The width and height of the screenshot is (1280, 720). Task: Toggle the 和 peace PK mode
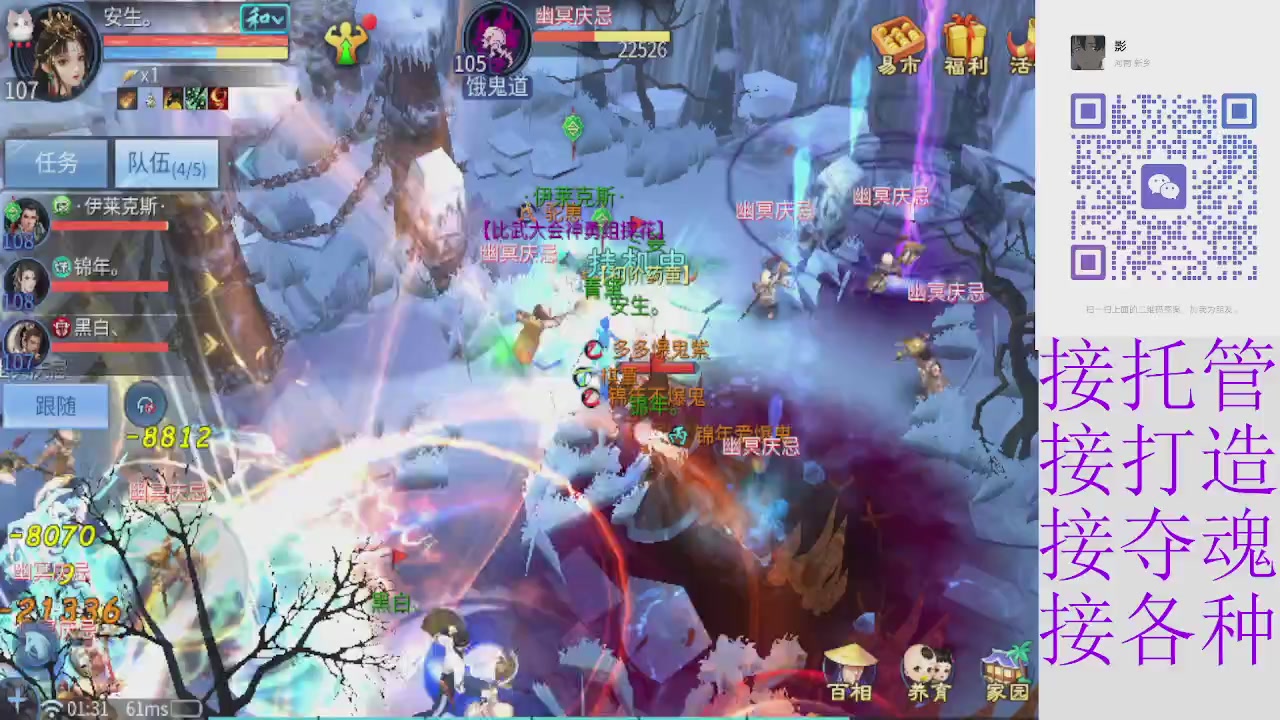[255, 18]
